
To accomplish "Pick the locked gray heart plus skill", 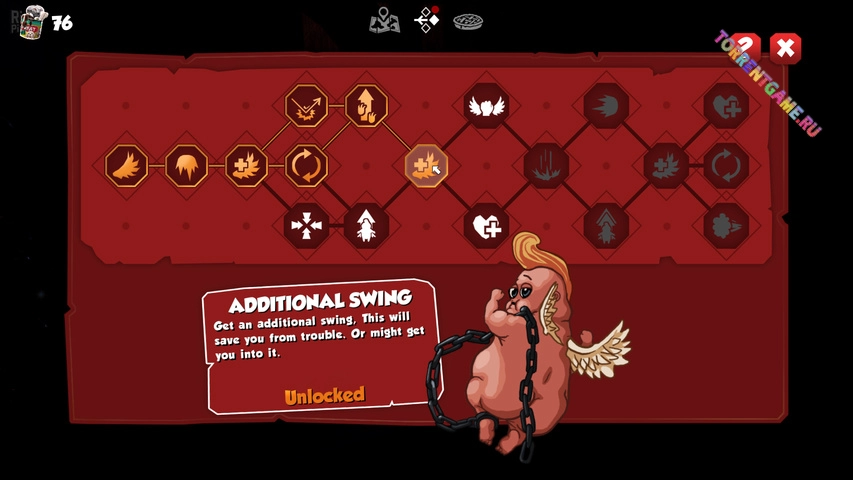I will point(726,106).
